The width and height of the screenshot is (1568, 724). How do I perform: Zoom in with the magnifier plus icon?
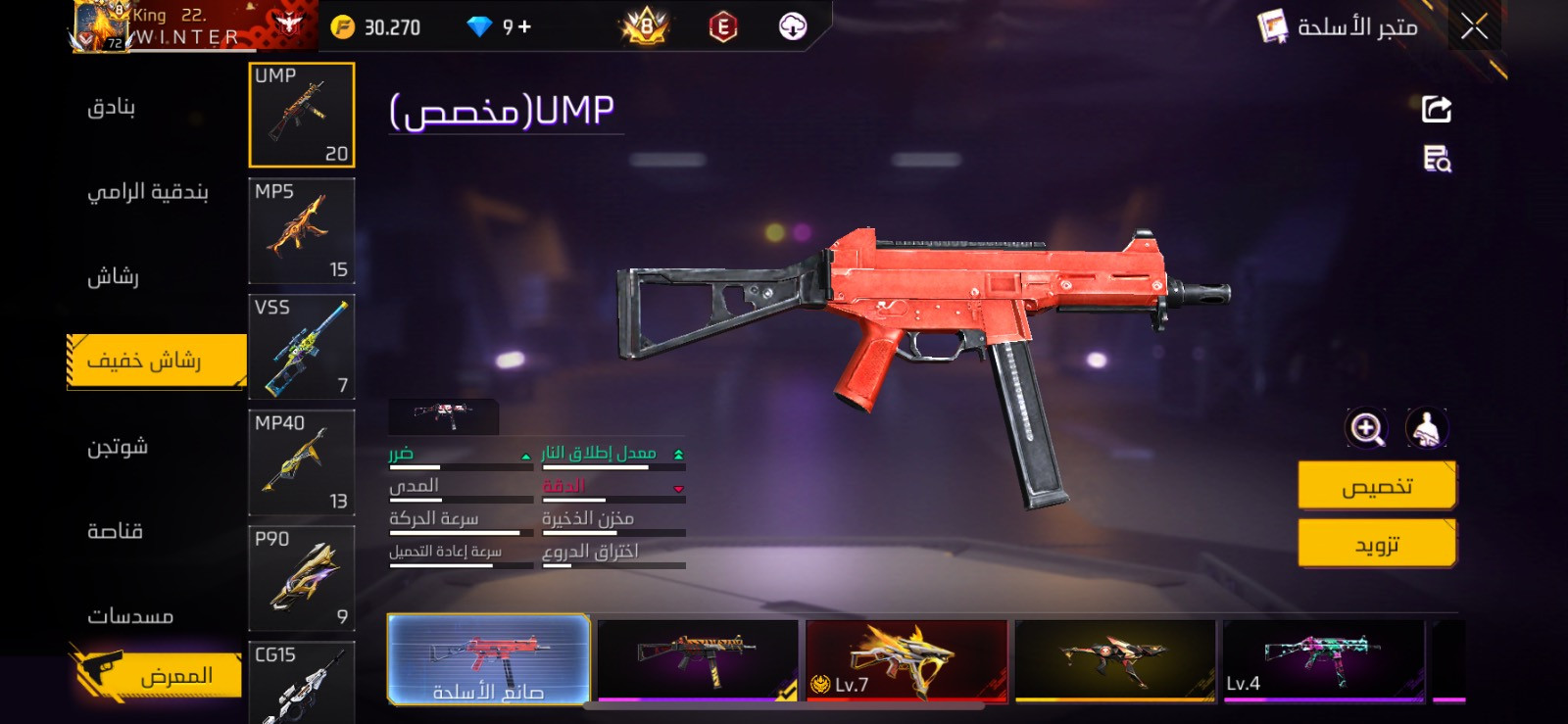point(1367,428)
